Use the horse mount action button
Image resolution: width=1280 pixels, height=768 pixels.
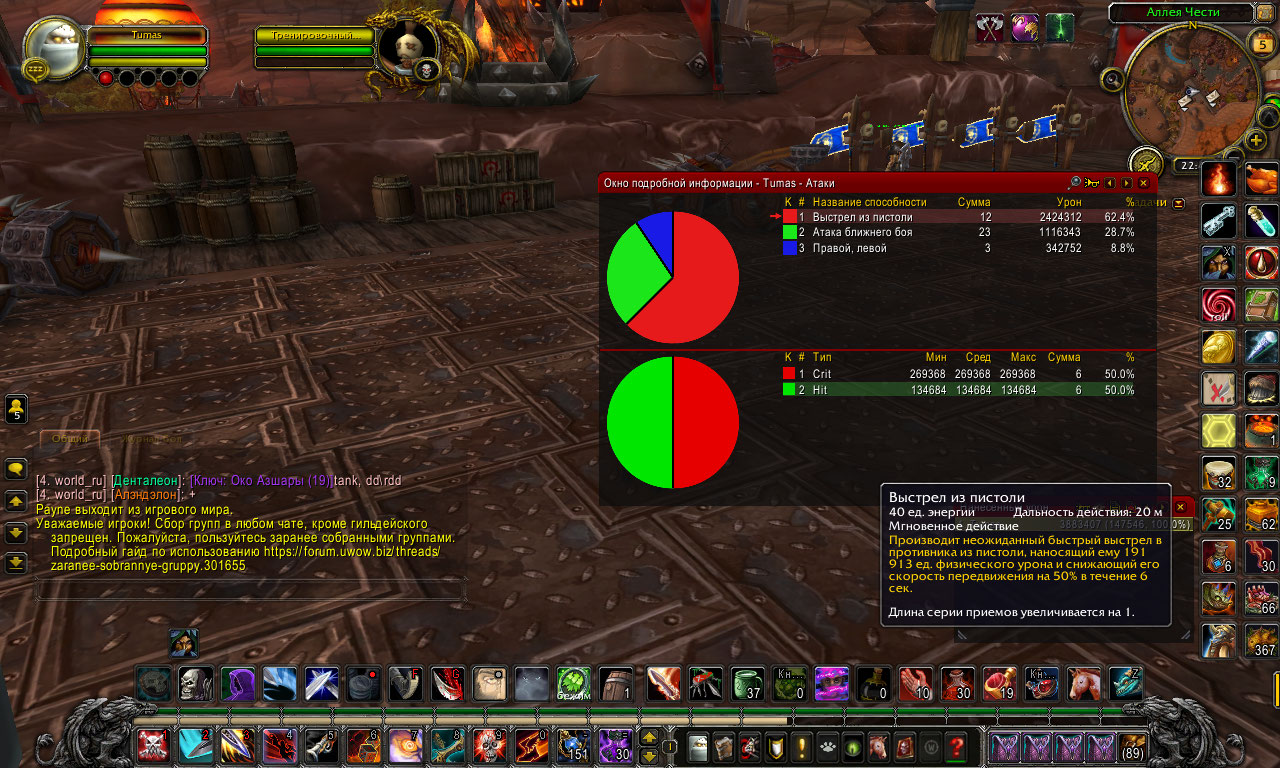(x=1083, y=684)
